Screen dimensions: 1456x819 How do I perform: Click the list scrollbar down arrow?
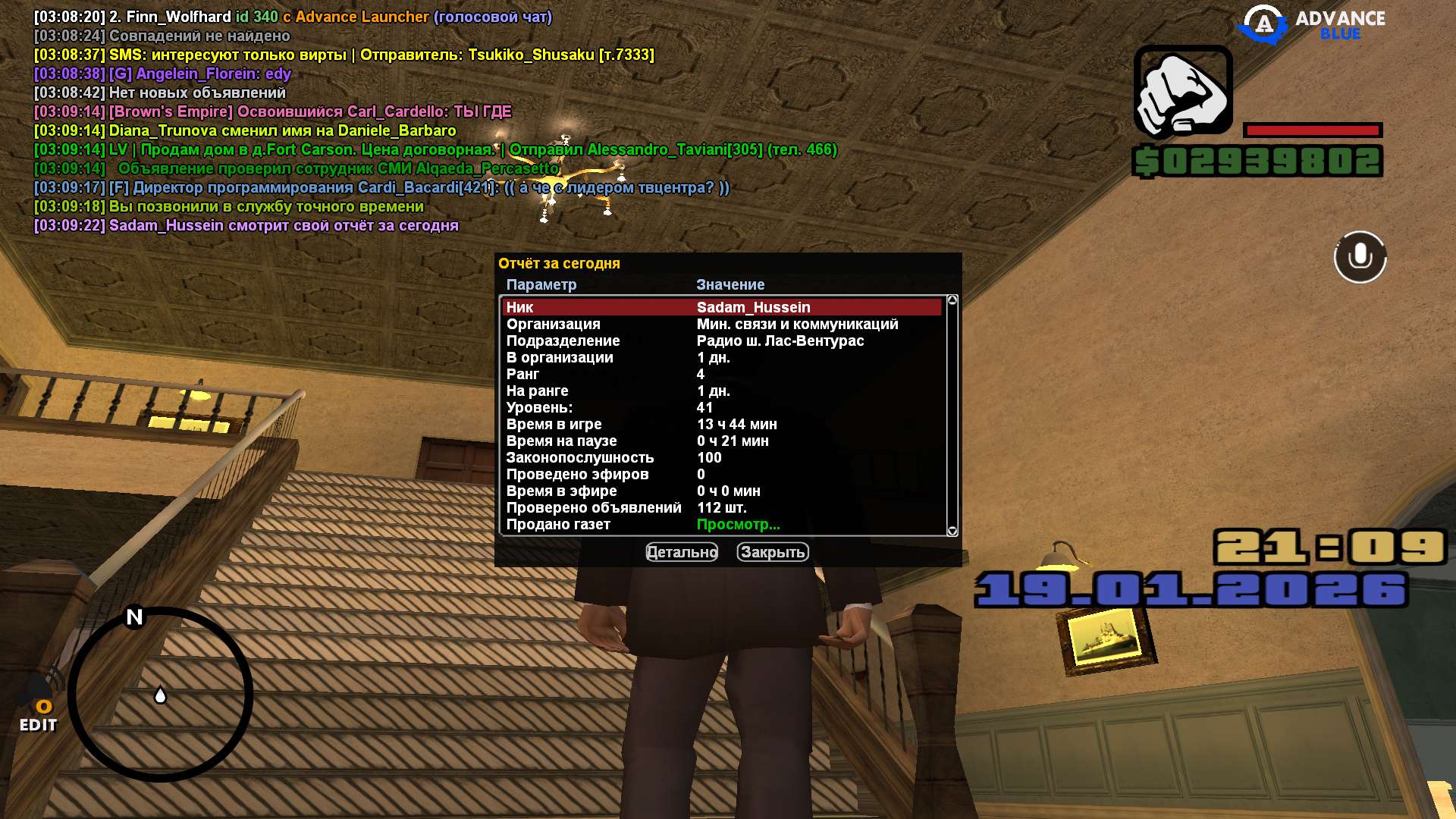(952, 531)
